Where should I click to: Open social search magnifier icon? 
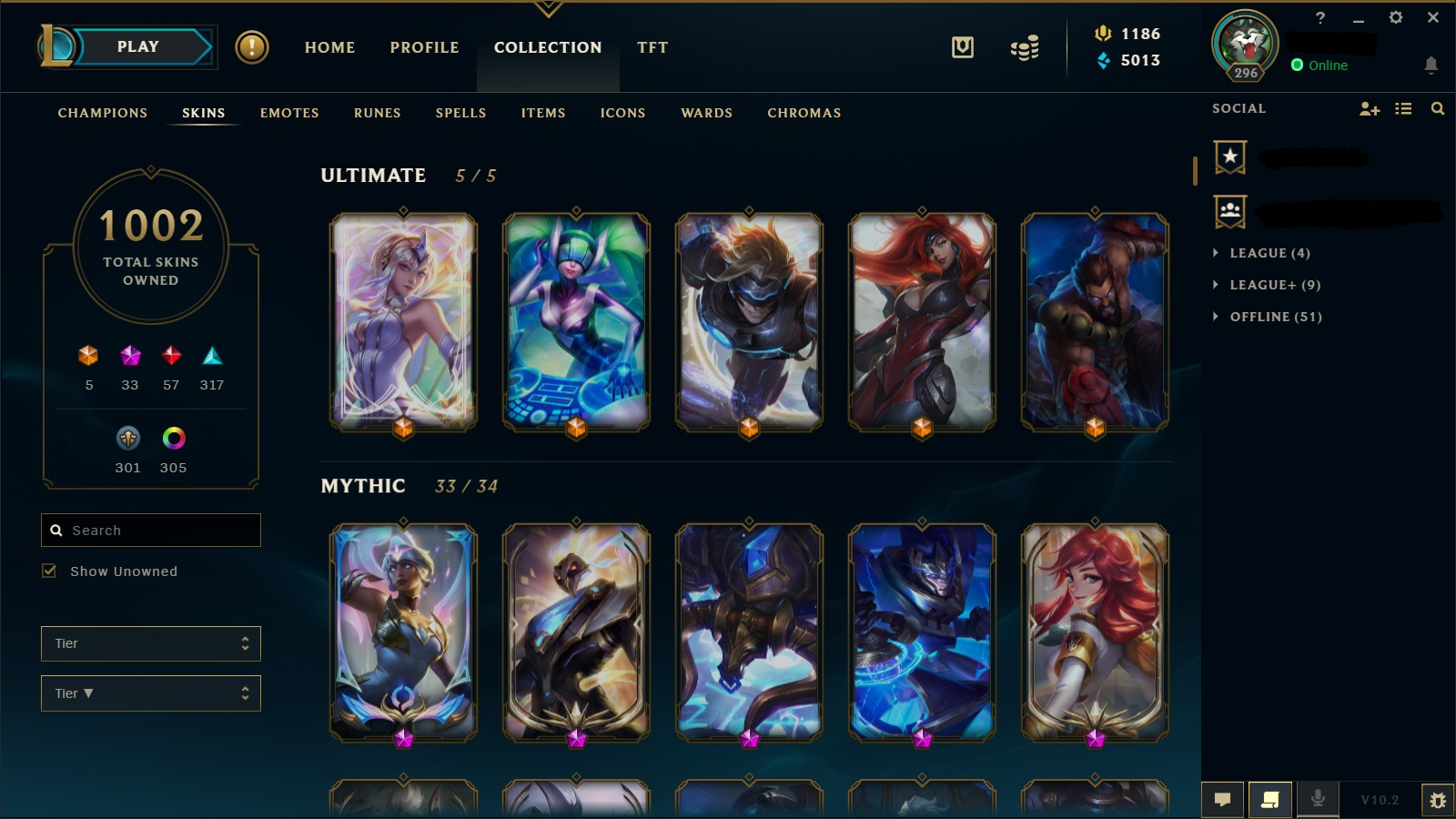(1437, 108)
